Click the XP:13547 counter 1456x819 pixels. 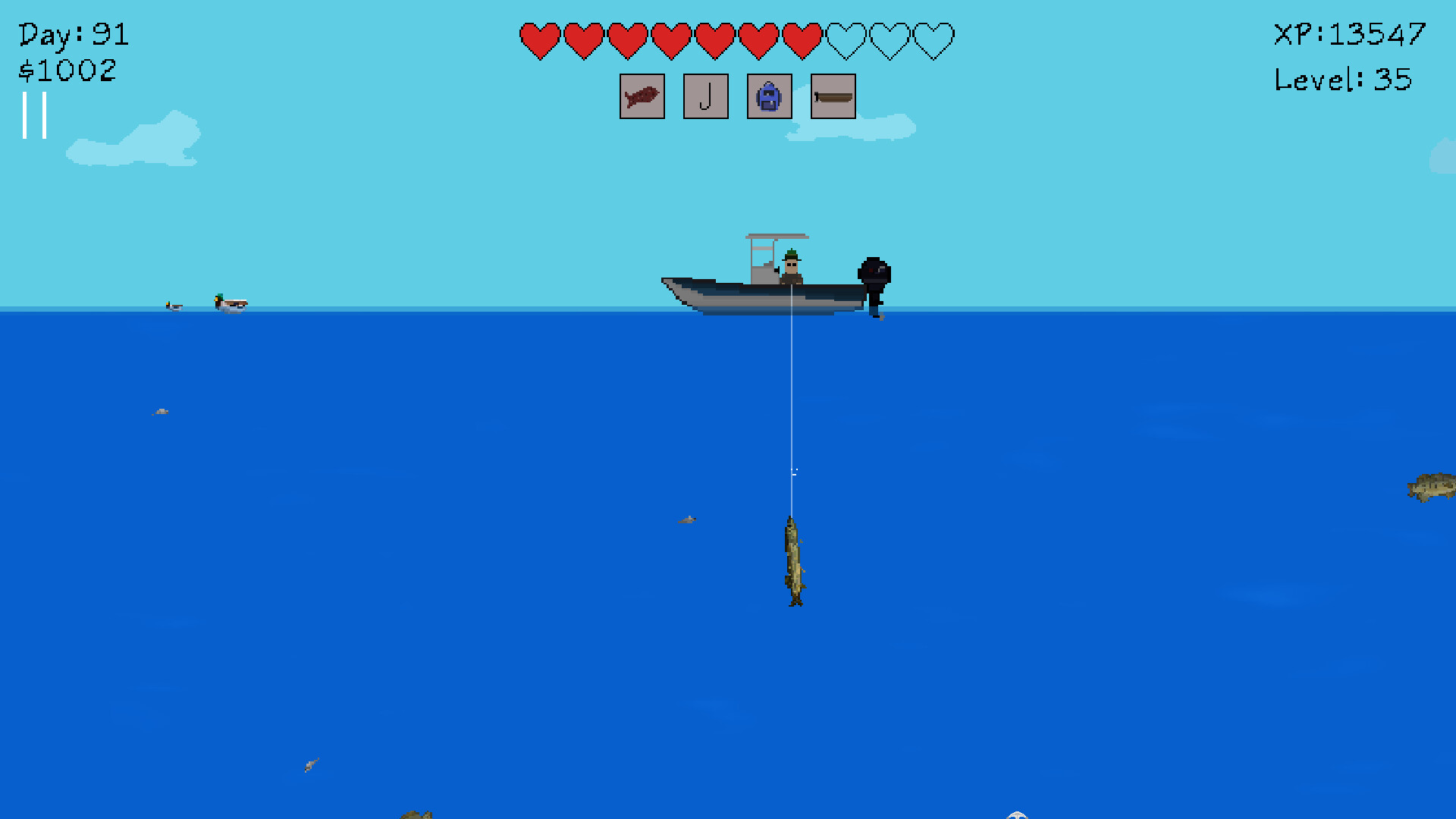1348,34
